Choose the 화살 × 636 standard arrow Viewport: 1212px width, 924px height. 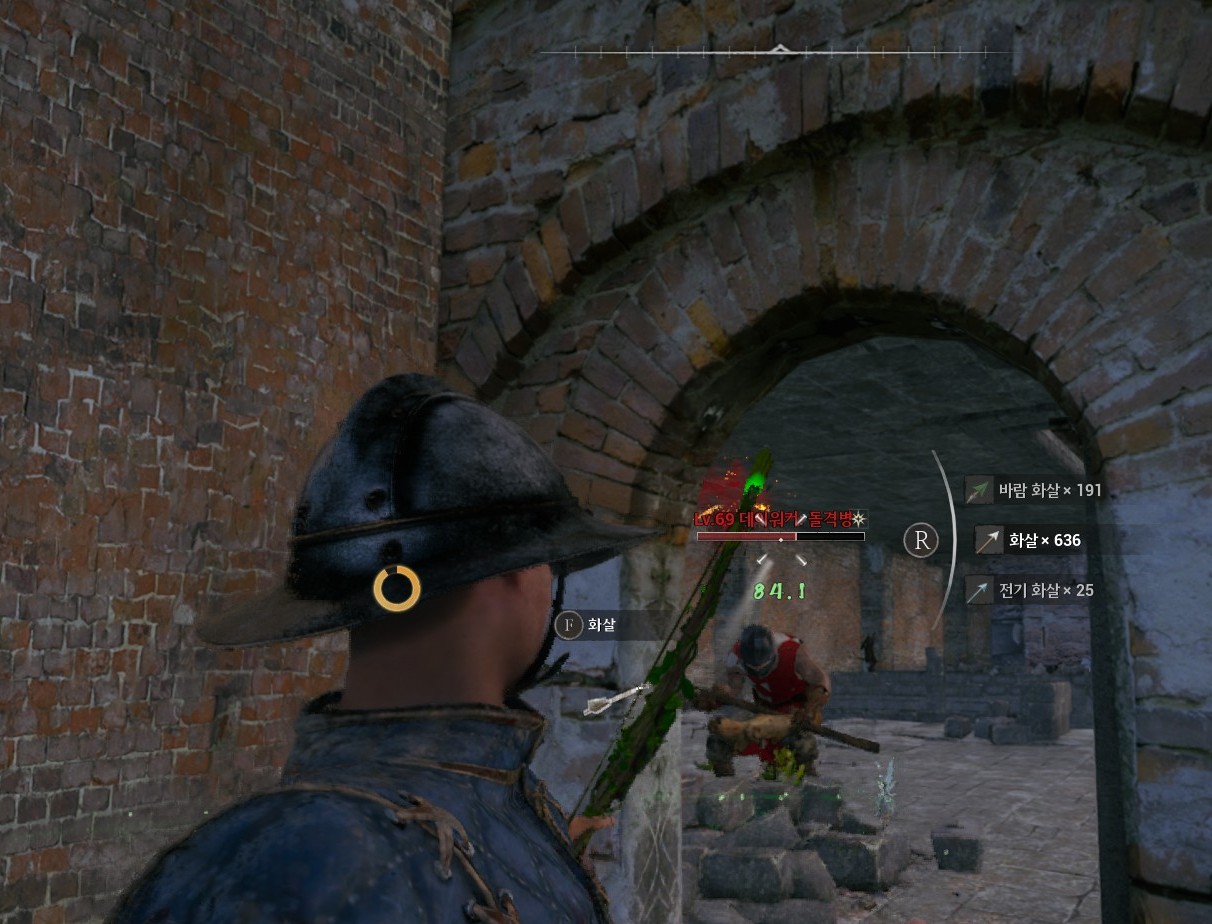pos(1032,540)
